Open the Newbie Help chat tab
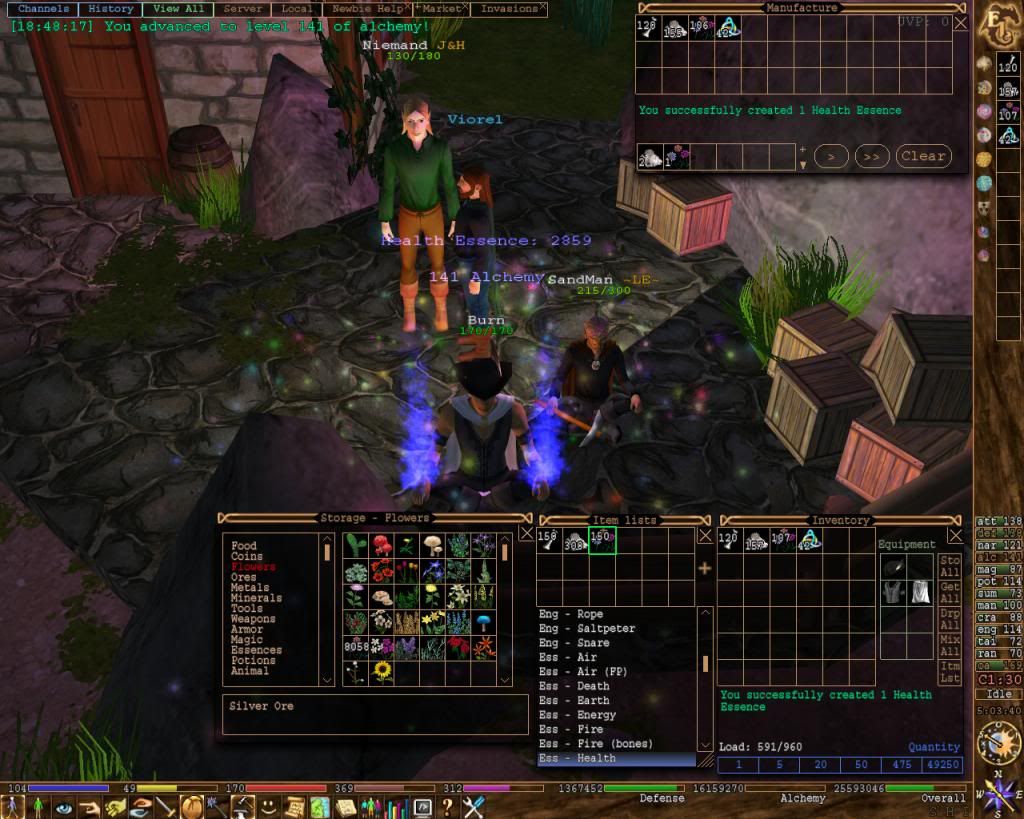Screen dimensions: 1024x819 pos(366,8)
